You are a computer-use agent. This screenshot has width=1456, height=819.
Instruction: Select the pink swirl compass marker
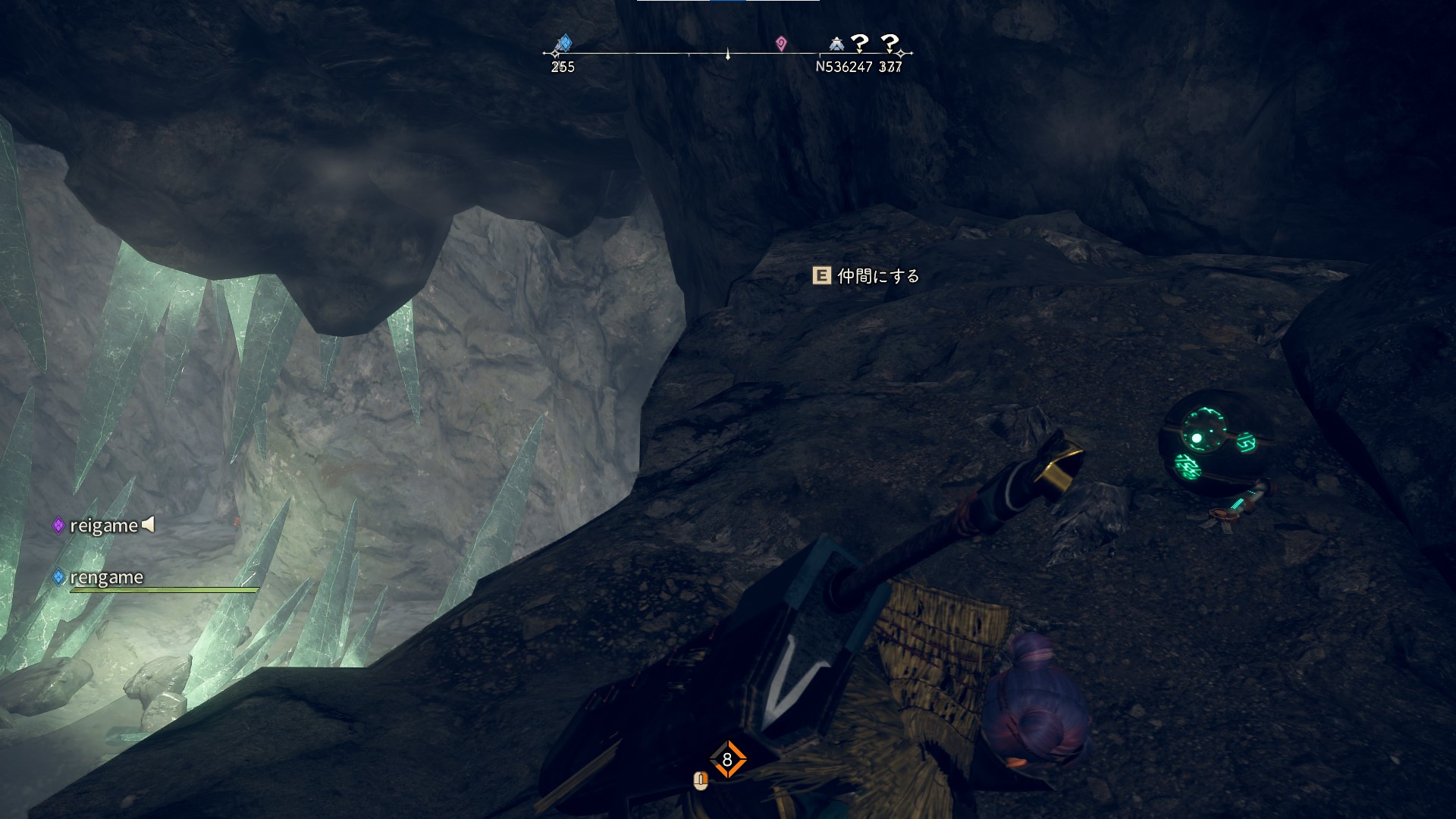click(781, 43)
